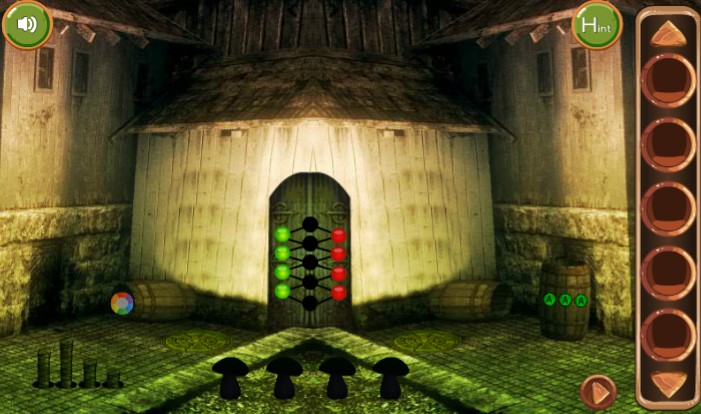The height and width of the screenshot is (414, 701).
Task: Go to next scene with round arrow button
Action: tap(598, 391)
